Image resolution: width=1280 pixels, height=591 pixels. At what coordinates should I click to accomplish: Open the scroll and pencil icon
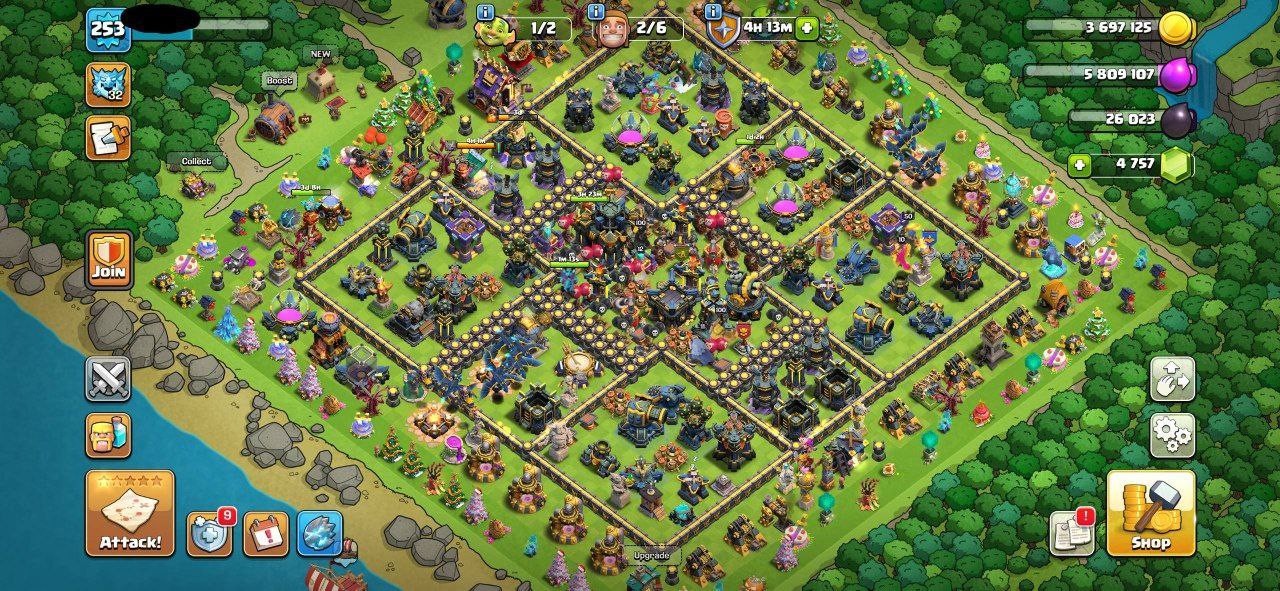(x=108, y=138)
